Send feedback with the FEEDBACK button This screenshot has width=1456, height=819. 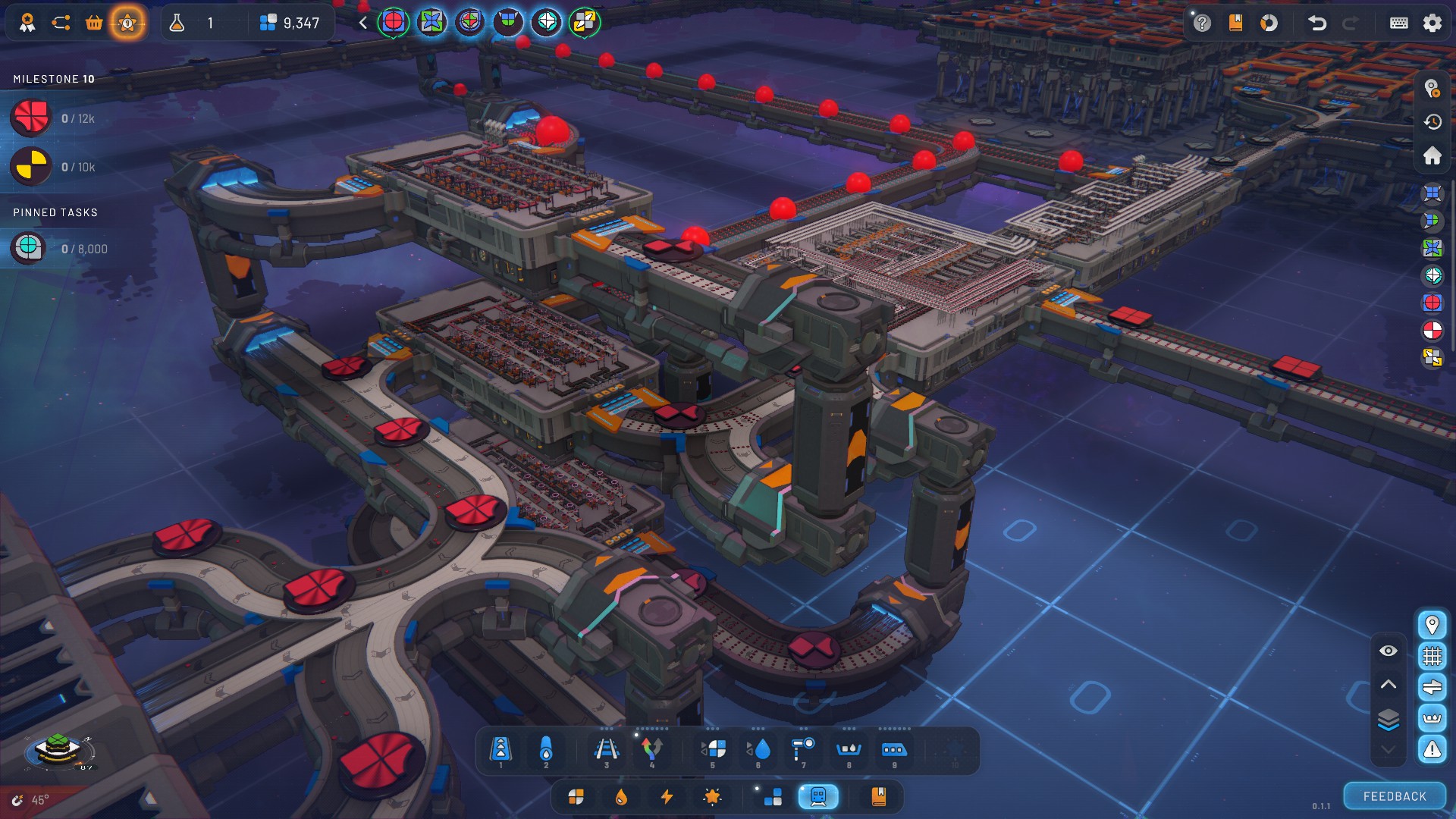(1394, 796)
